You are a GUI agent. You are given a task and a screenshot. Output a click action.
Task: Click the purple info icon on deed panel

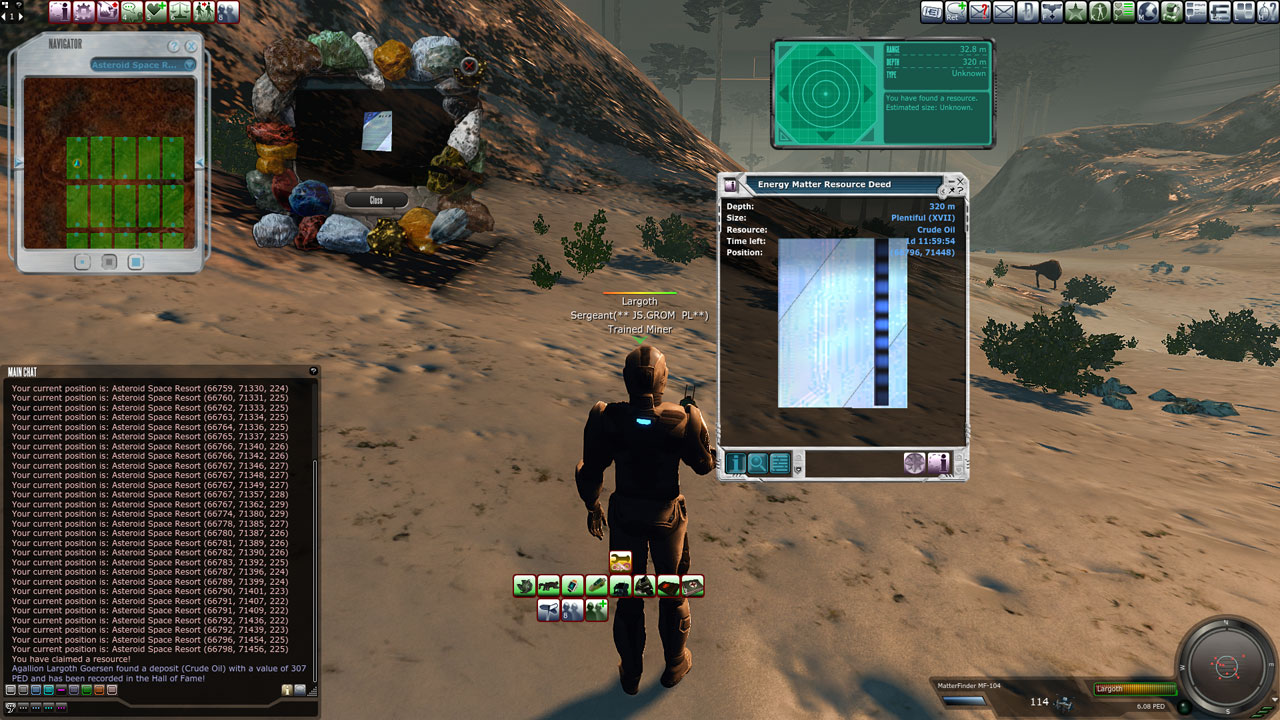coord(938,463)
